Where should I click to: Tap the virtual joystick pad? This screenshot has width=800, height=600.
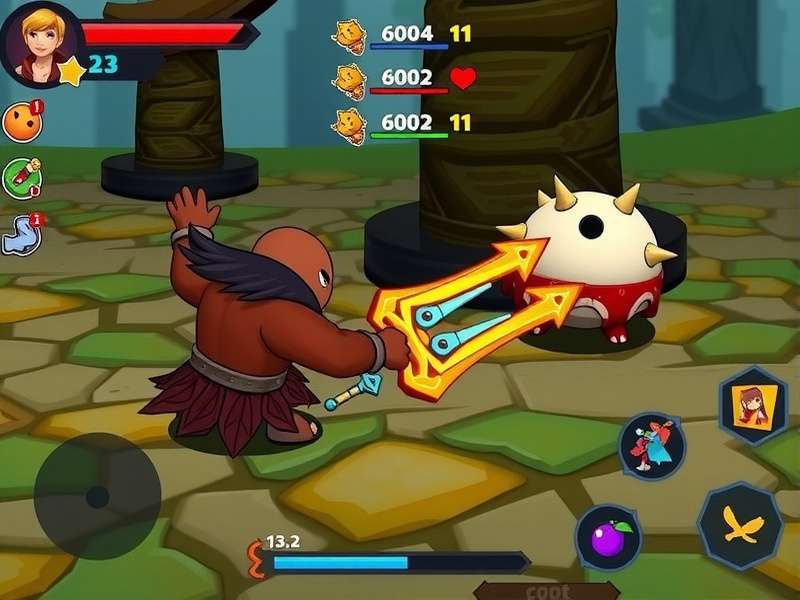(97, 496)
